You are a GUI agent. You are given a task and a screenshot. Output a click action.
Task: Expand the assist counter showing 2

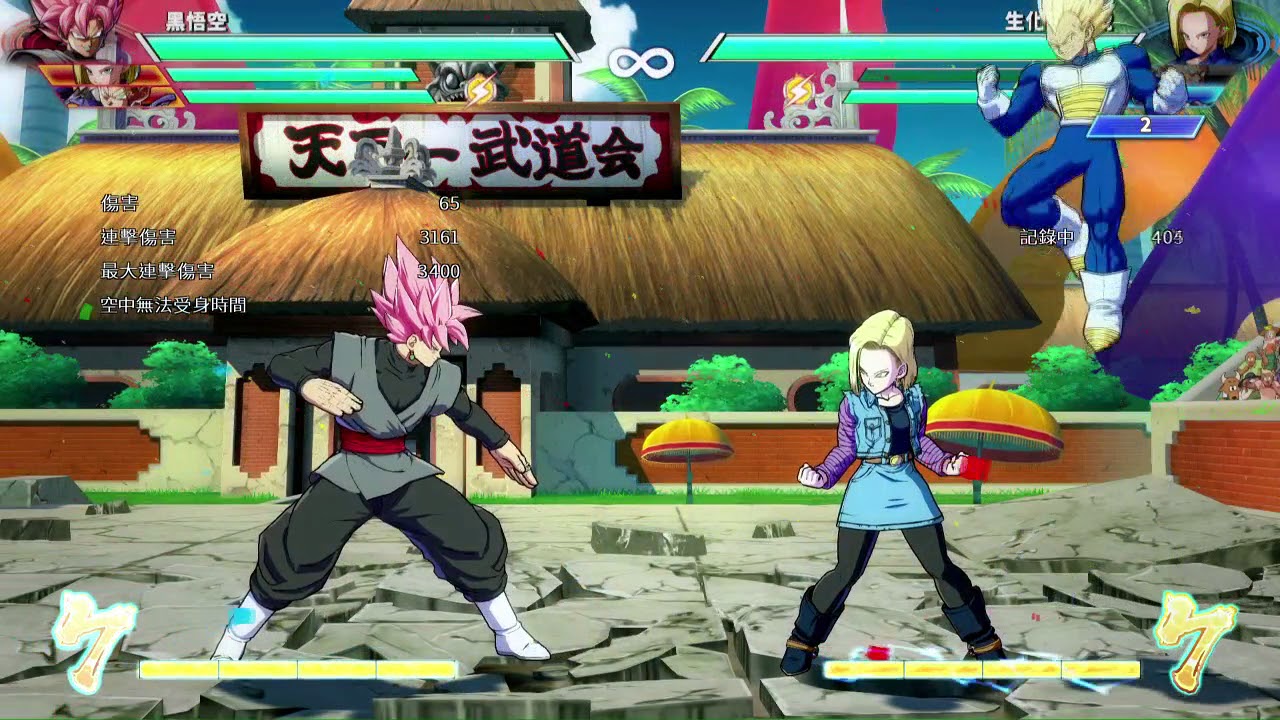[x=1145, y=127]
